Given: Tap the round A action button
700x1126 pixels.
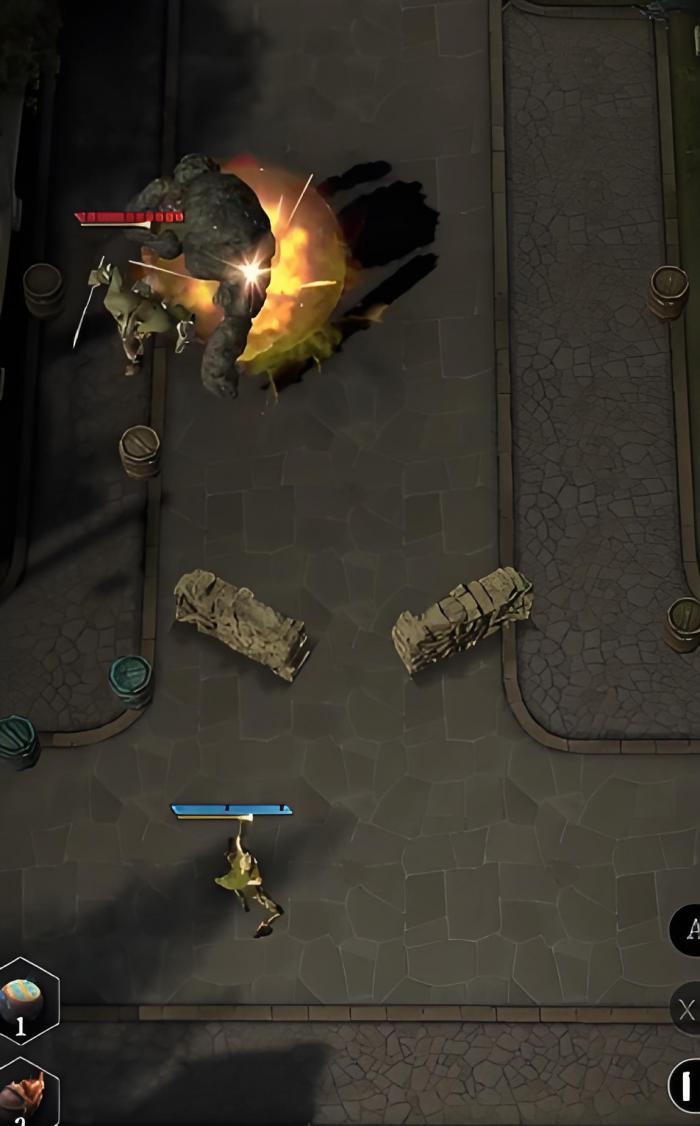Looking at the screenshot, I should click(688, 930).
